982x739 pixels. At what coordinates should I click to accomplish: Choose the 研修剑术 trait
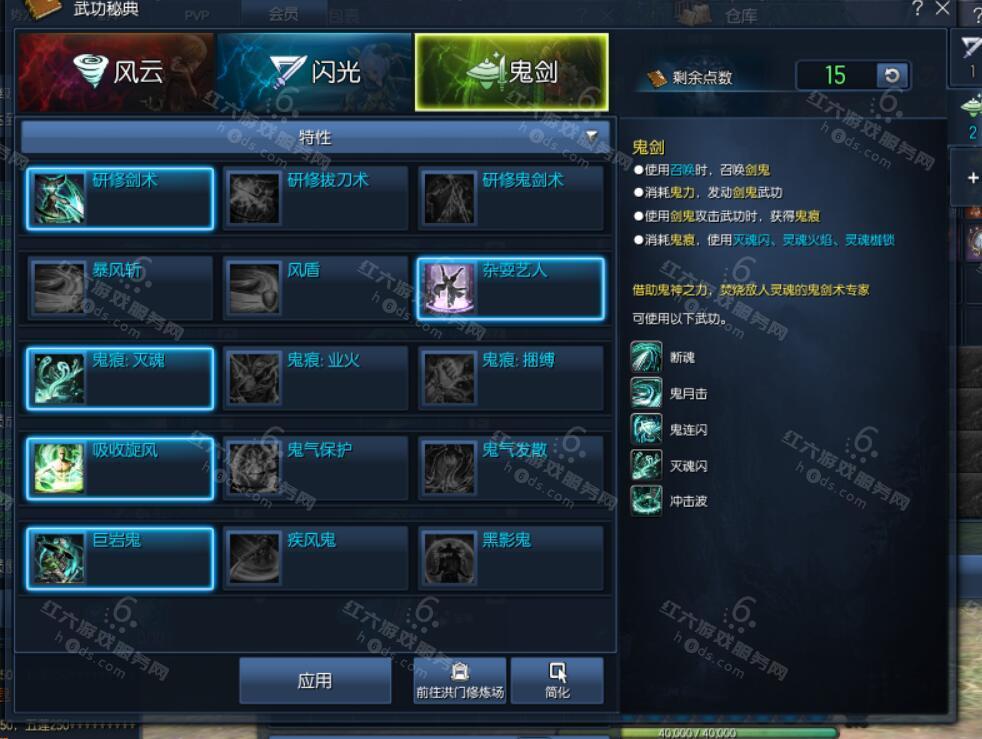coord(120,198)
